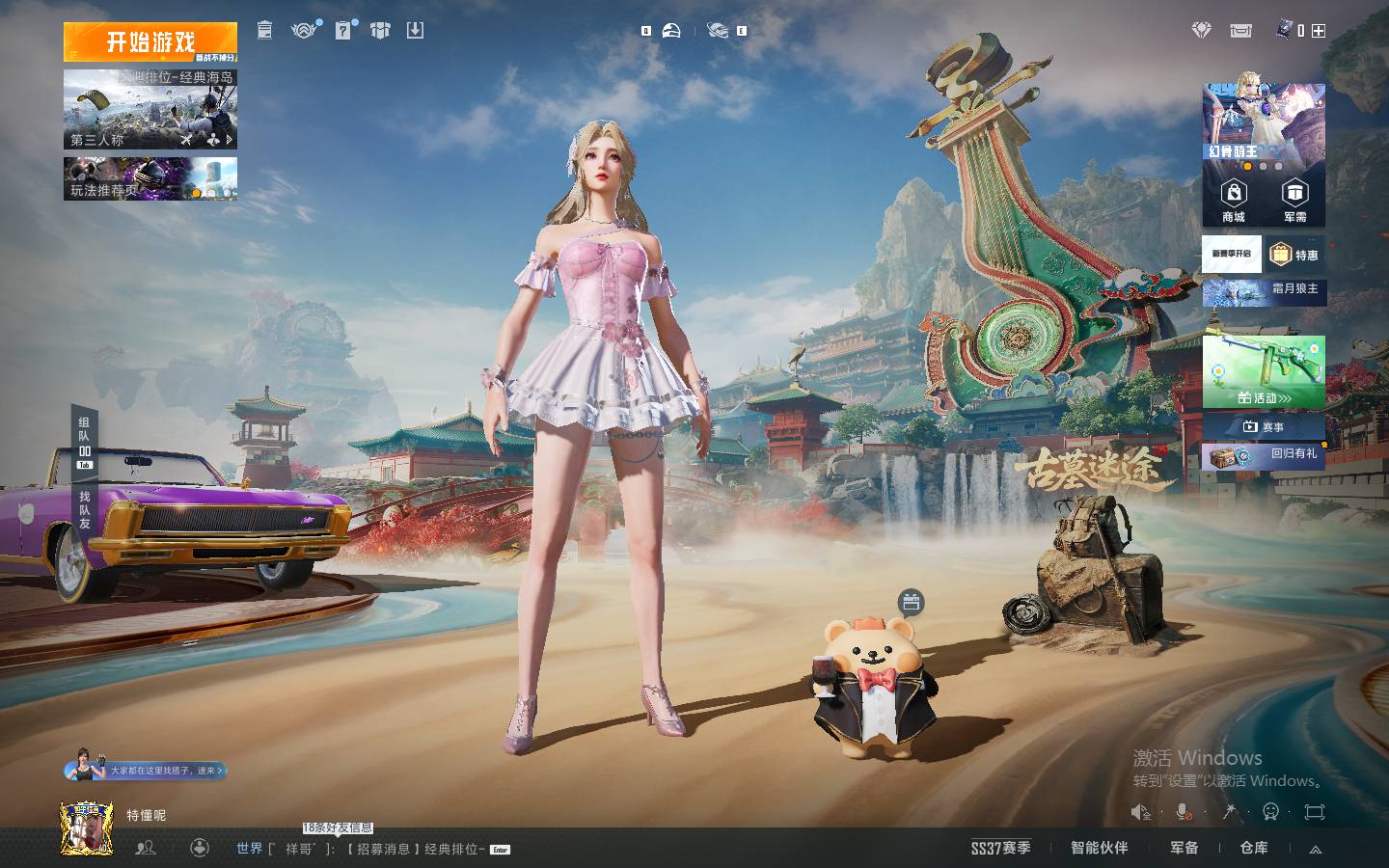The image size is (1389, 868).
Task: Open the 赛事 esports section
Action: tap(1264, 426)
